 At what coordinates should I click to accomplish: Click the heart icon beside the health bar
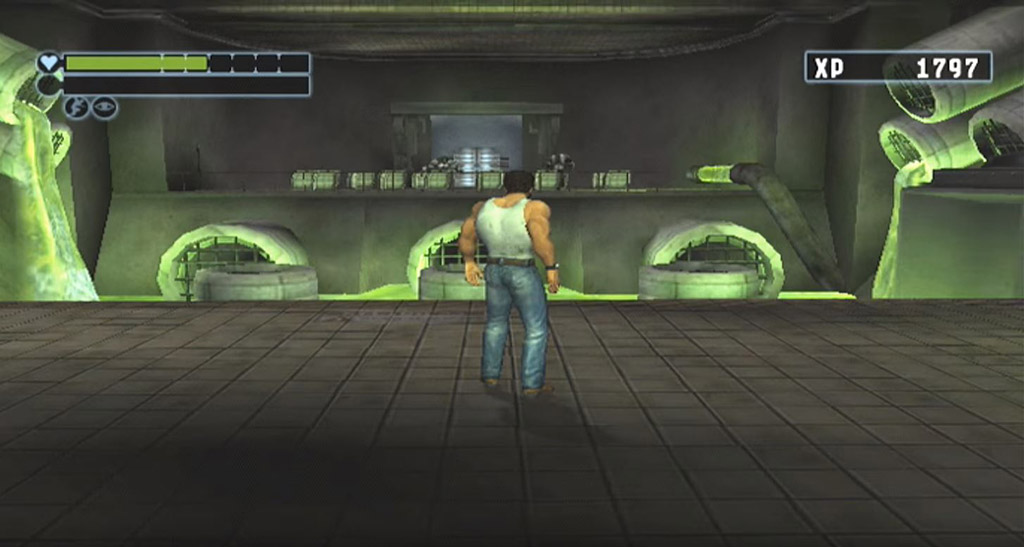49,63
